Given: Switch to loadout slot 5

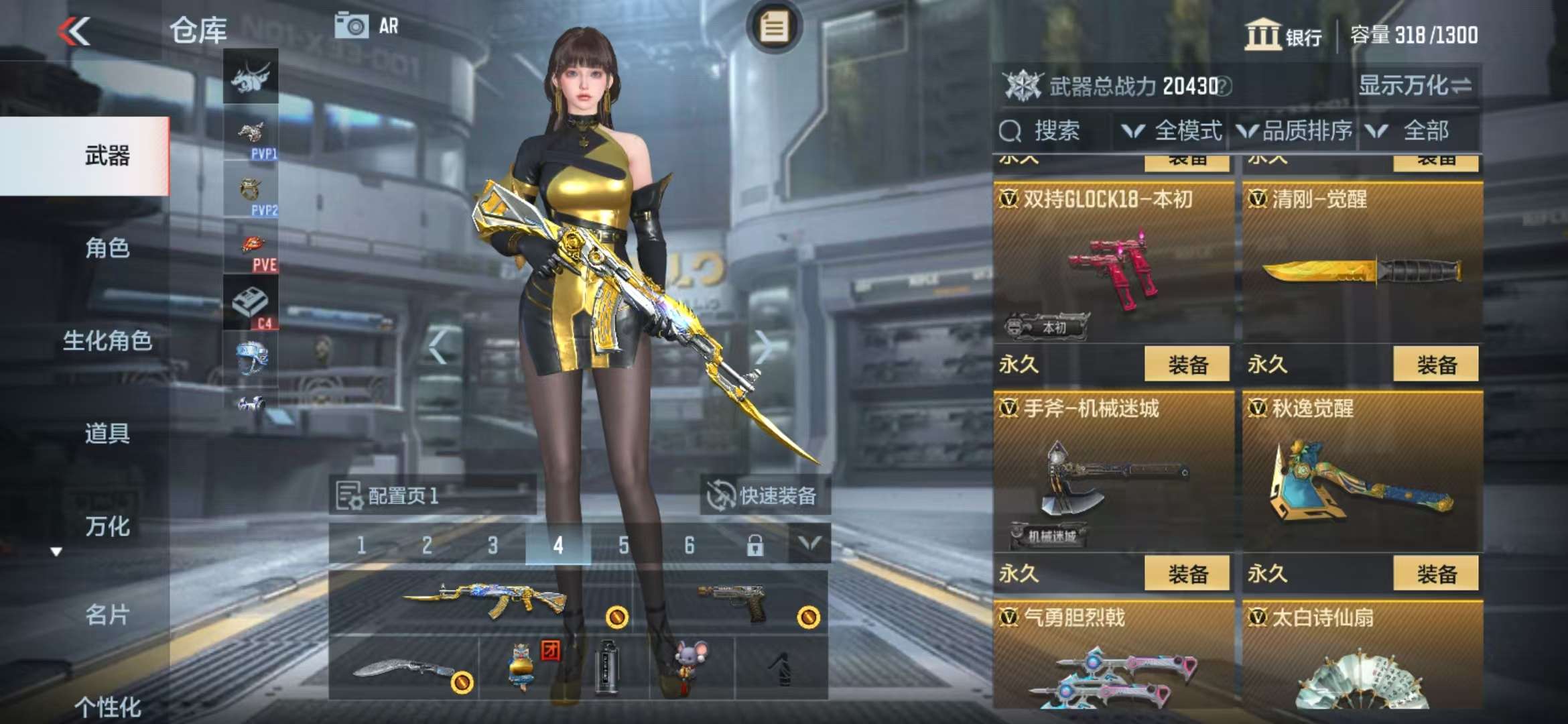Looking at the screenshot, I should click(x=623, y=545).
